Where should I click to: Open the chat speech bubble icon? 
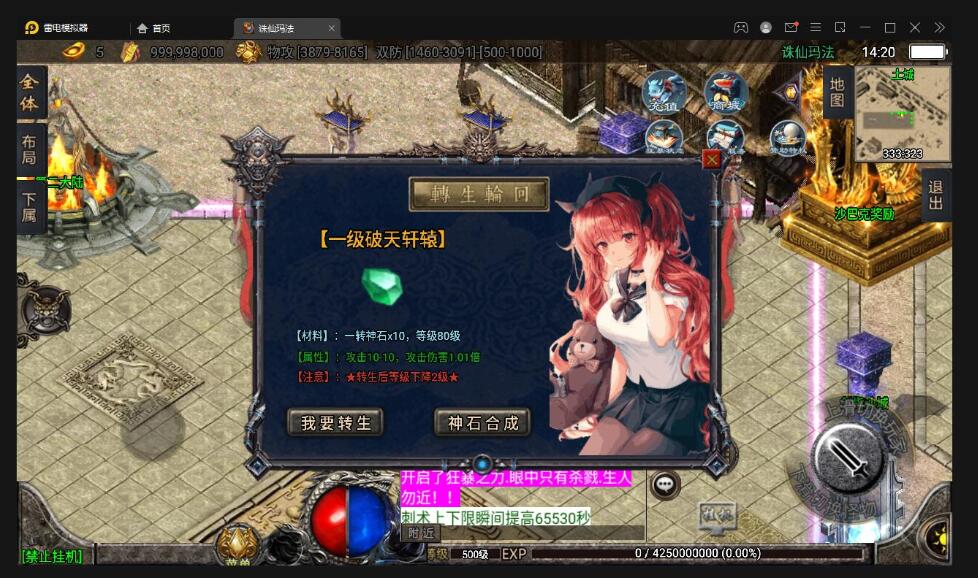coord(664,485)
